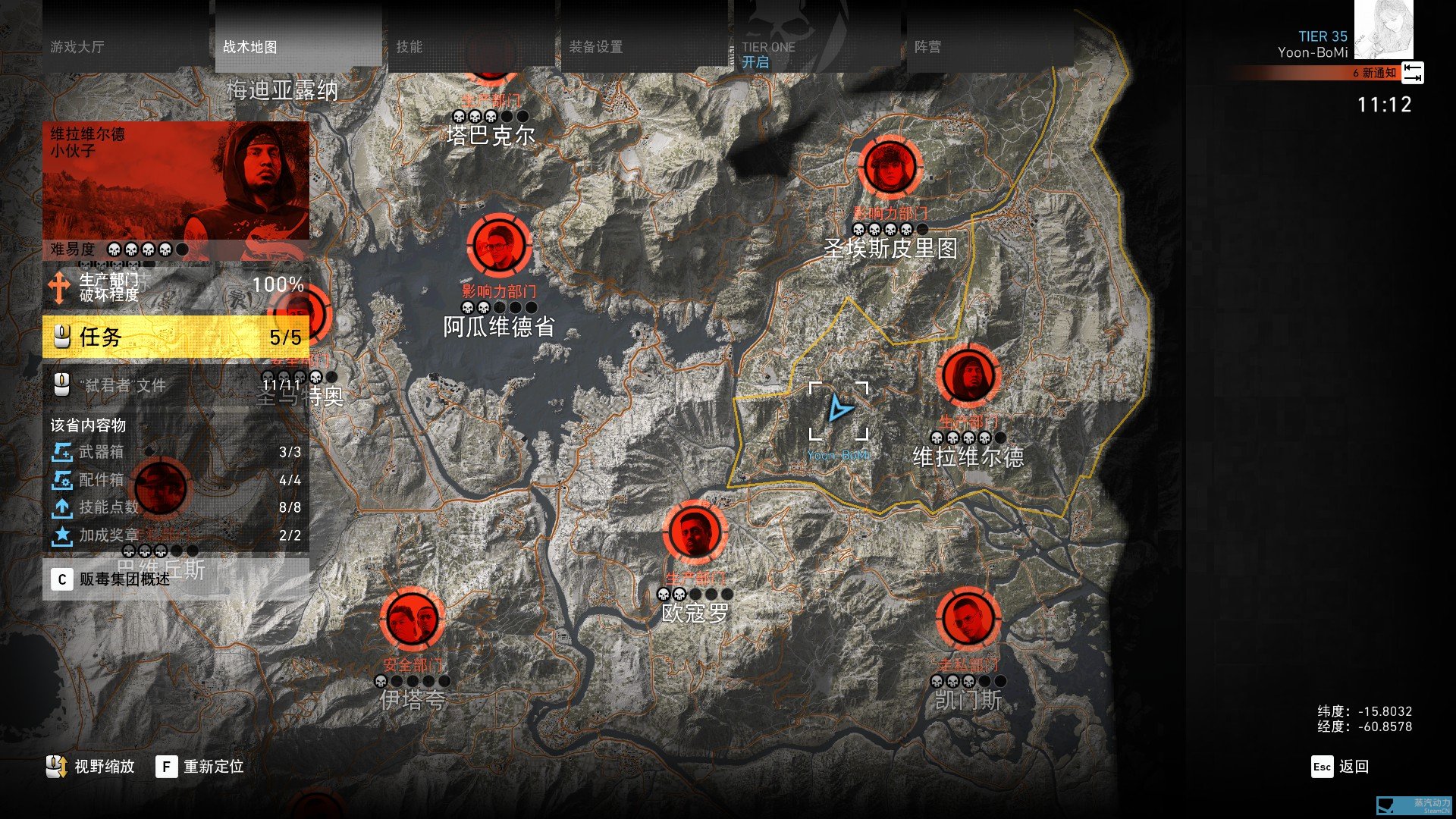Image resolution: width=1456 pixels, height=819 pixels.
Task: Switch to the 游戏大厅 tab
Action: [x=125, y=47]
